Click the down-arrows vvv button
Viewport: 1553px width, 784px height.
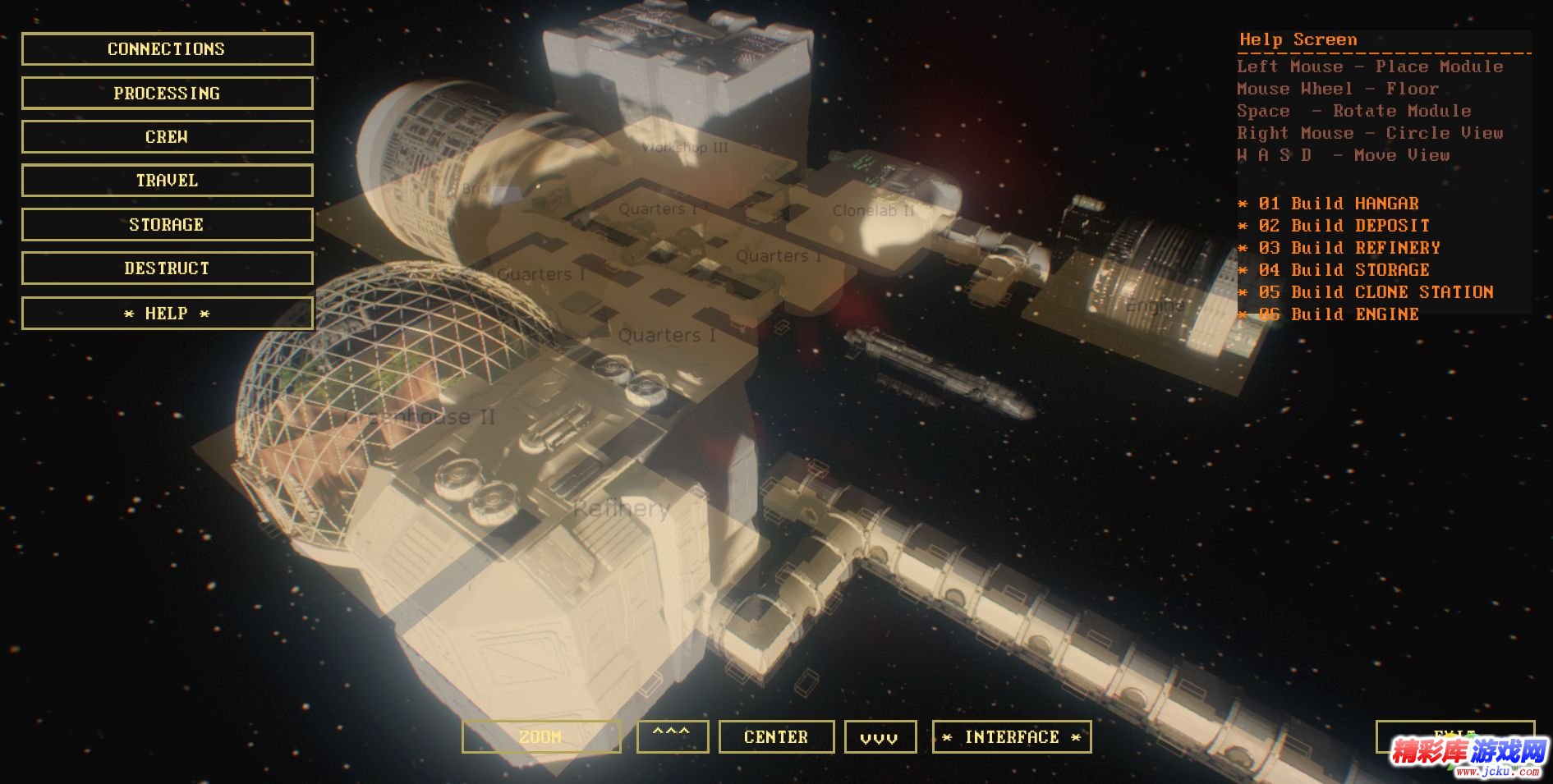pos(879,737)
